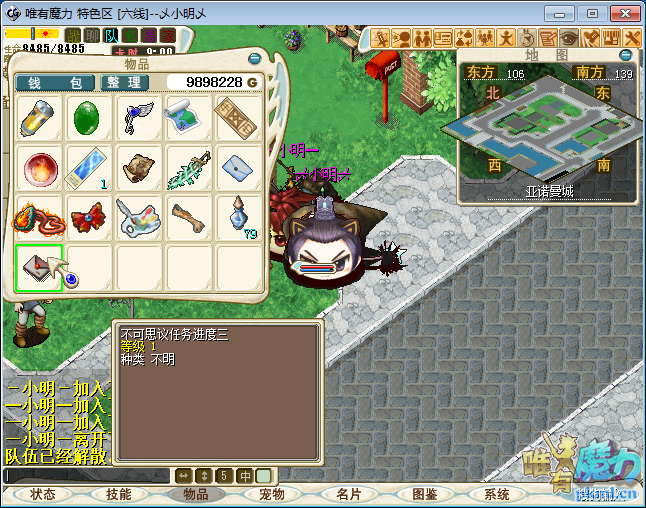Select the green egg item
646x508 pixels.
click(90, 118)
